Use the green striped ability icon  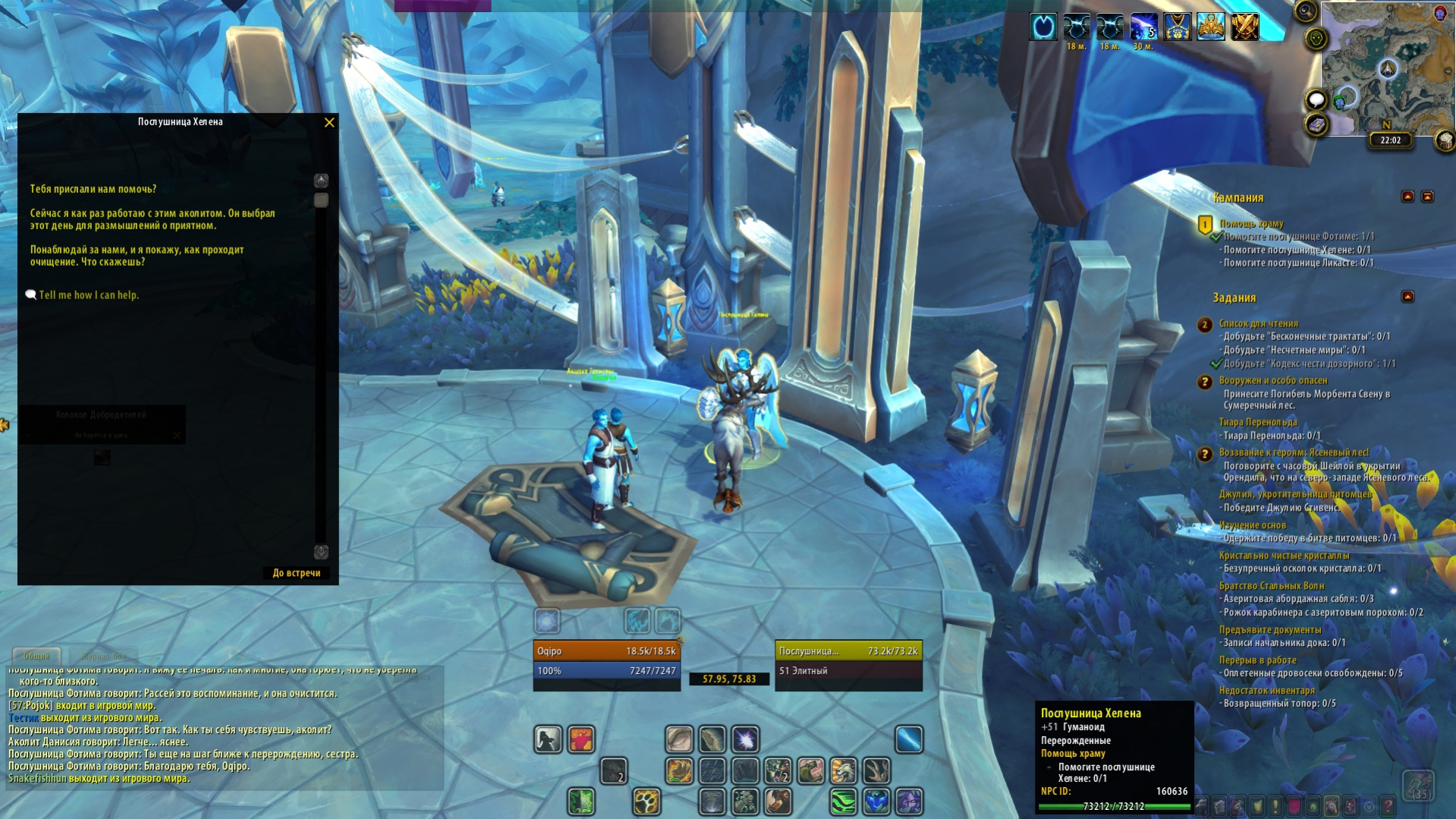coord(843,802)
